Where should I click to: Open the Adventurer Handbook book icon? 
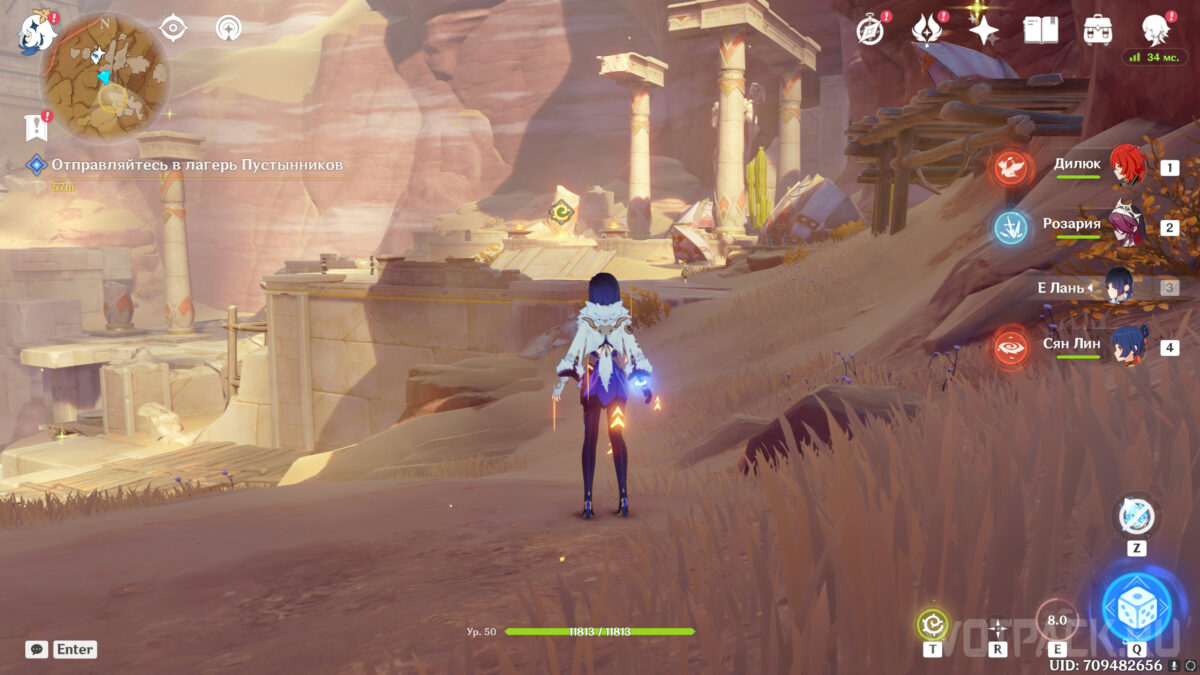[x=1040, y=30]
